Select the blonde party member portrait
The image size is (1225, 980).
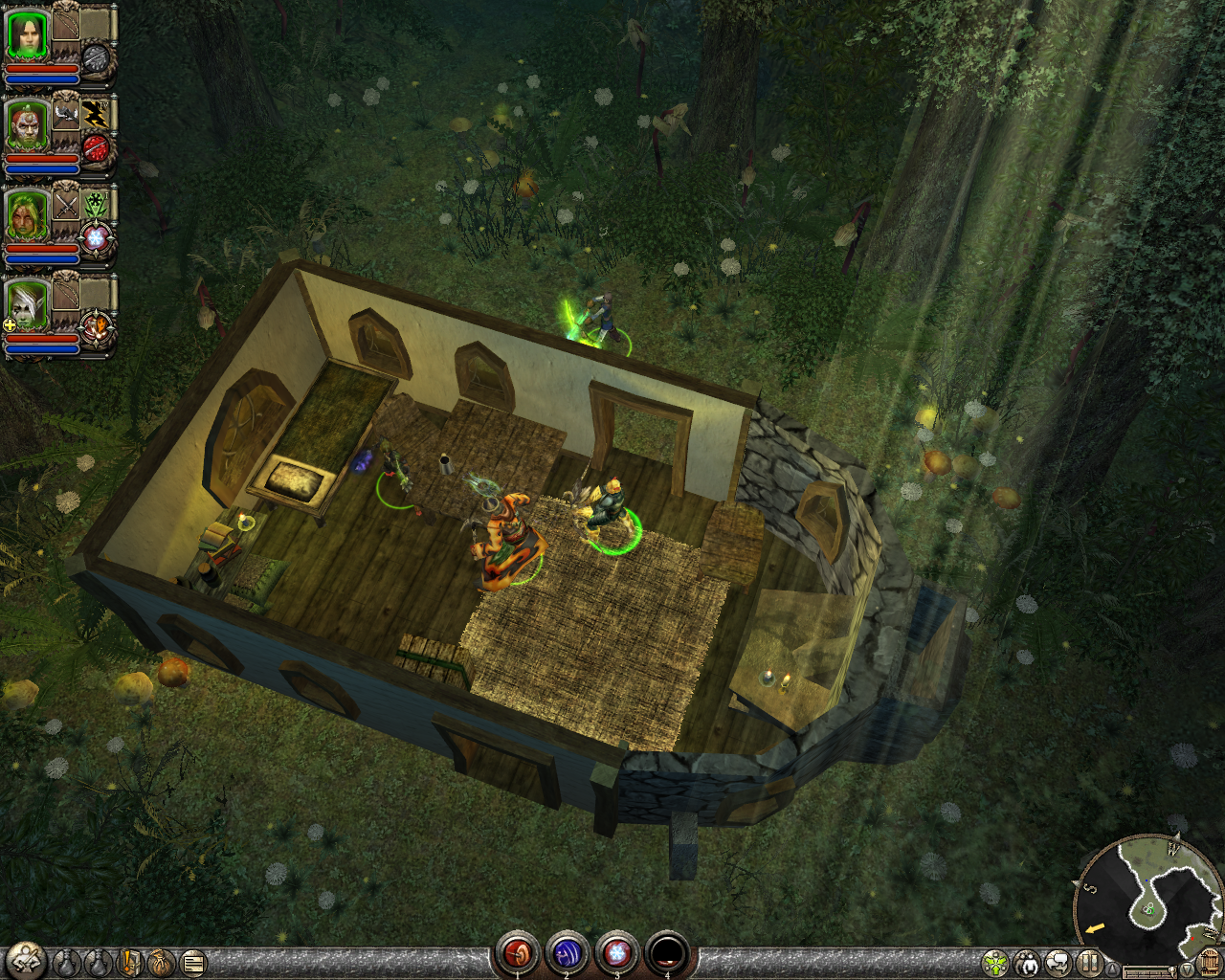click(x=27, y=215)
